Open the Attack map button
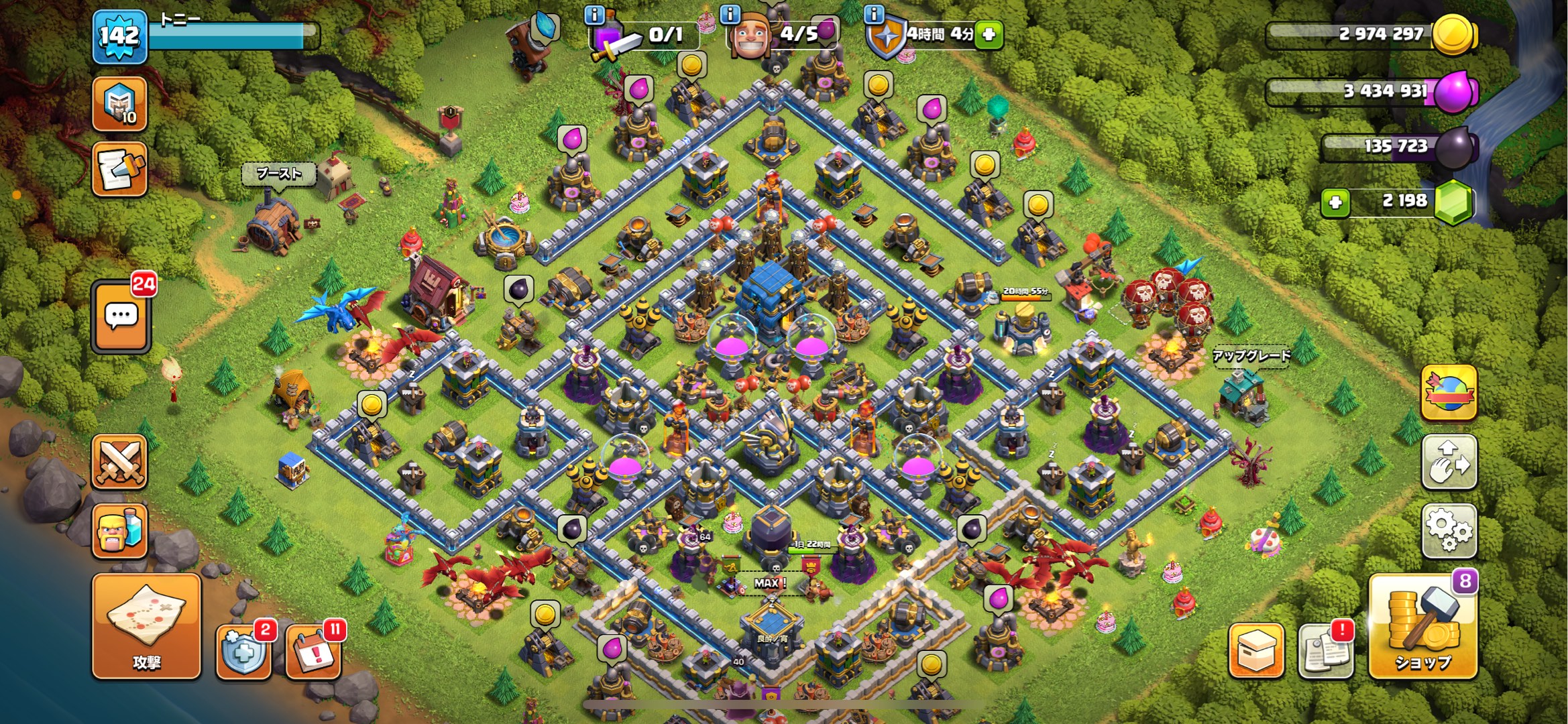Viewport: 1568px width, 724px height. tap(146, 626)
